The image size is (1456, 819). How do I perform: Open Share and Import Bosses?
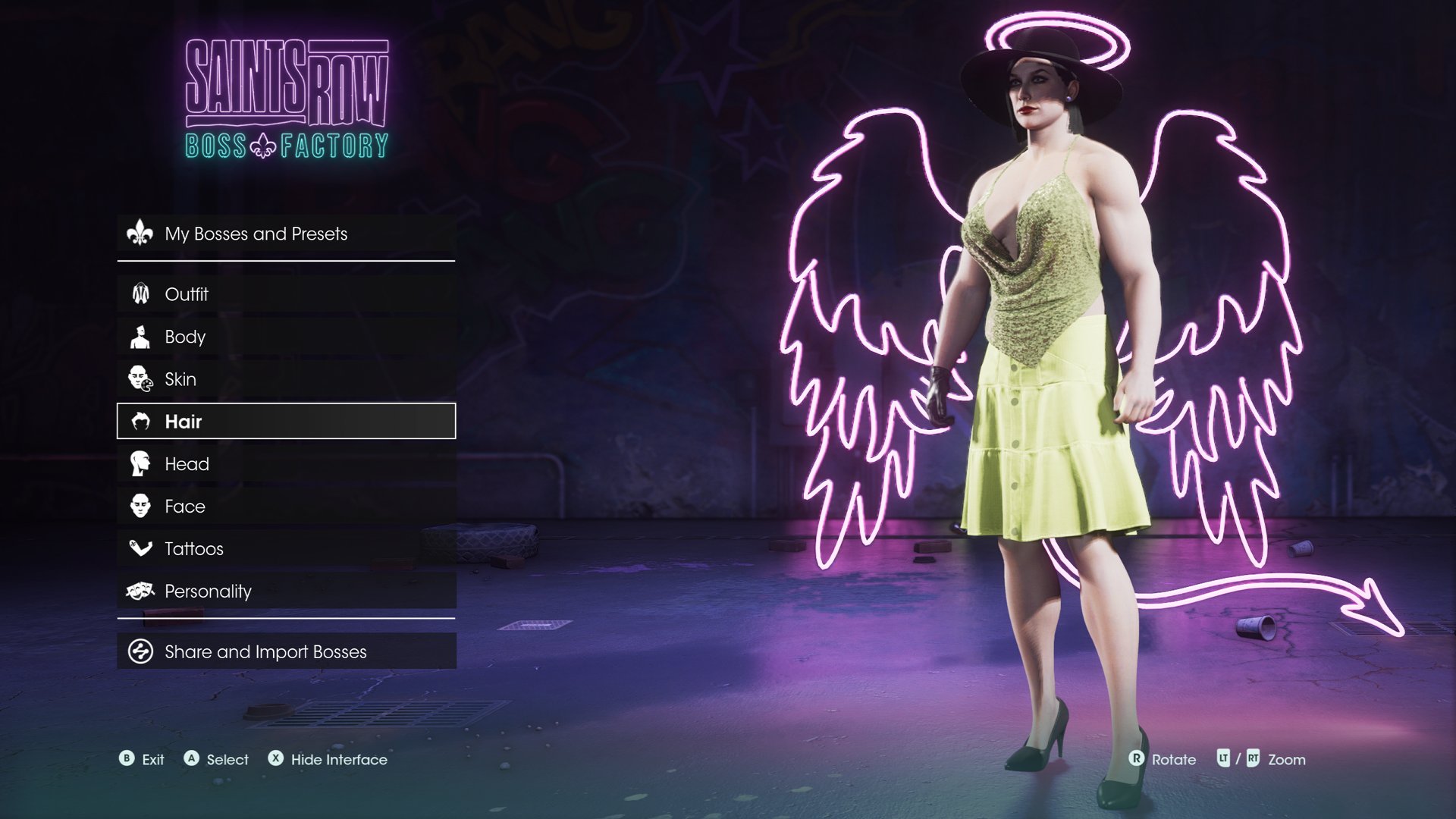286,652
